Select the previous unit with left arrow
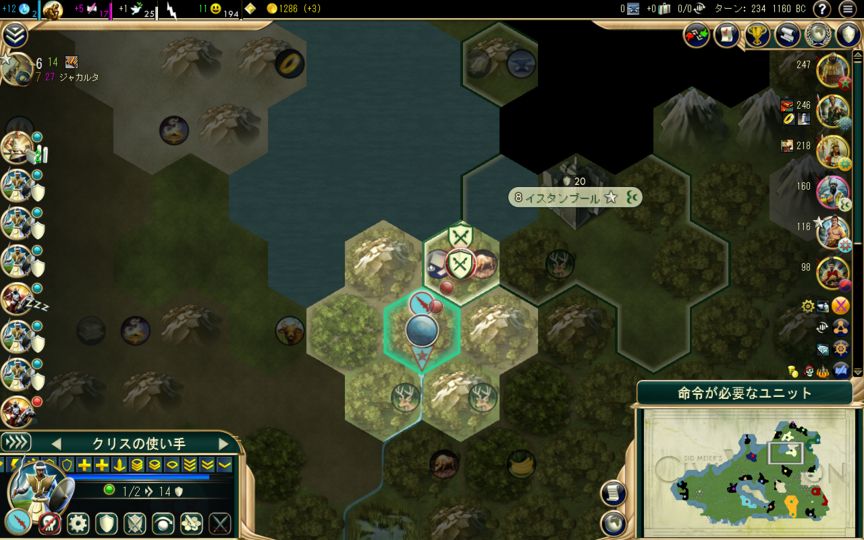864x540 pixels. (x=56, y=443)
